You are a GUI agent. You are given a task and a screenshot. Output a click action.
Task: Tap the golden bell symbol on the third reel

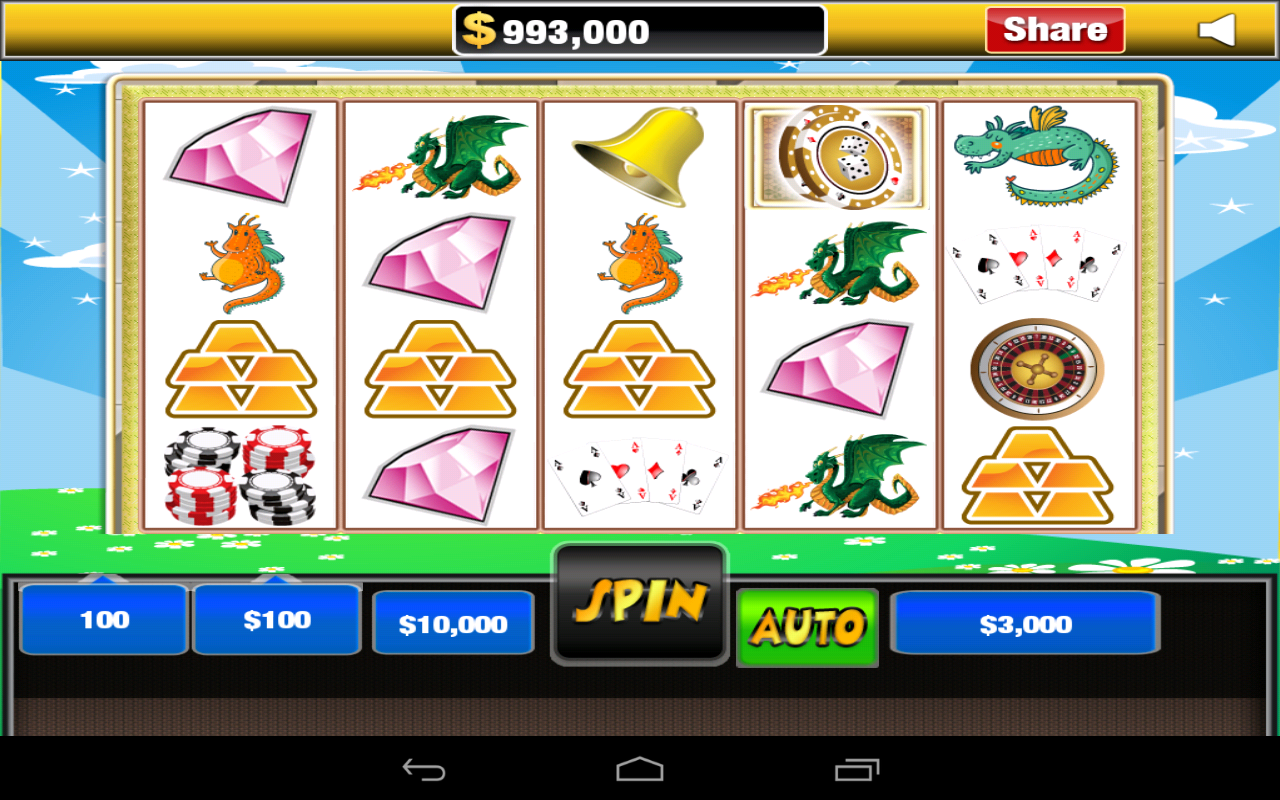click(x=637, y=155)
